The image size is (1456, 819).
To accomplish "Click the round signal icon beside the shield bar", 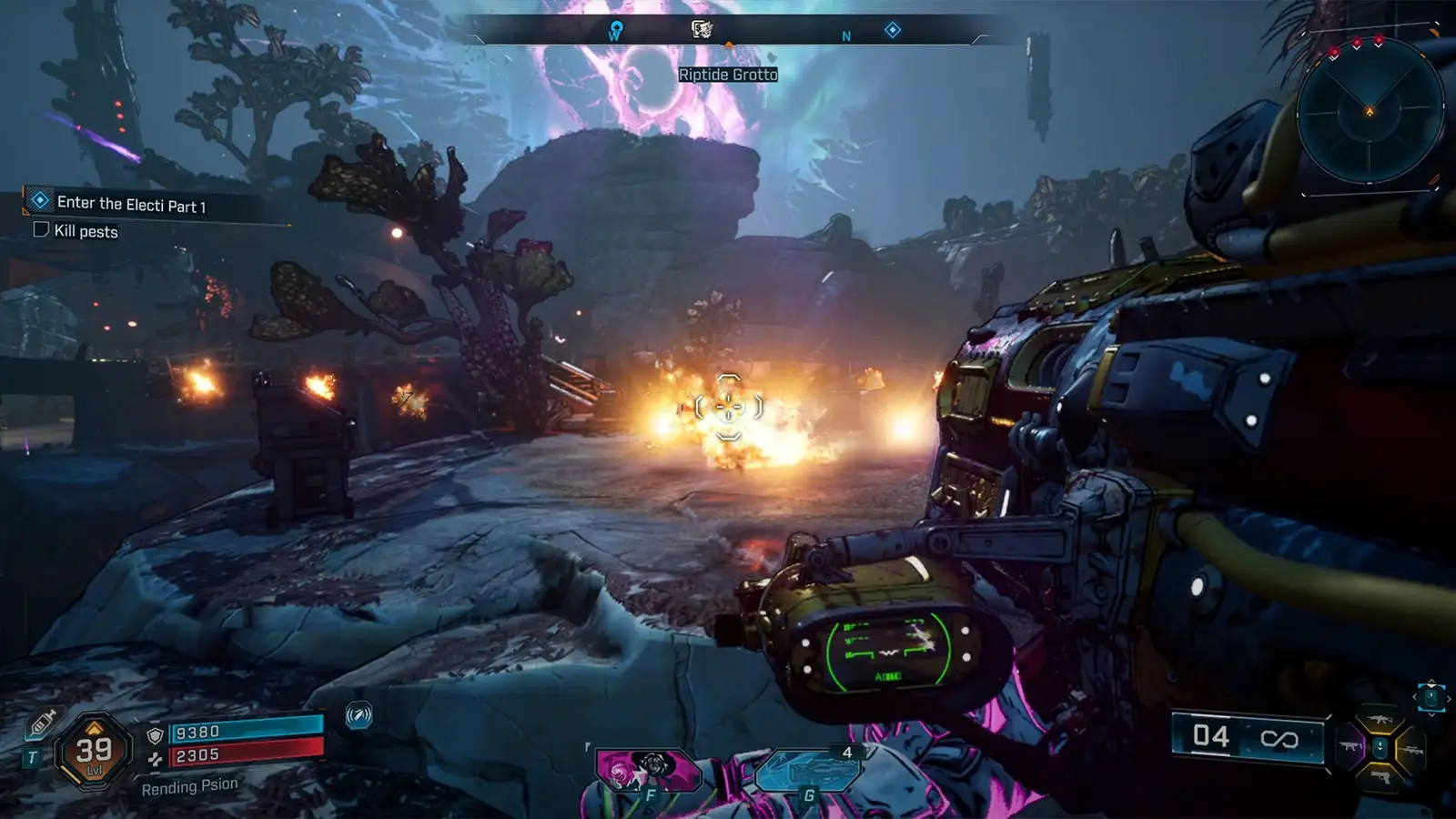I will pyautogui.click(x=359, y=716).
